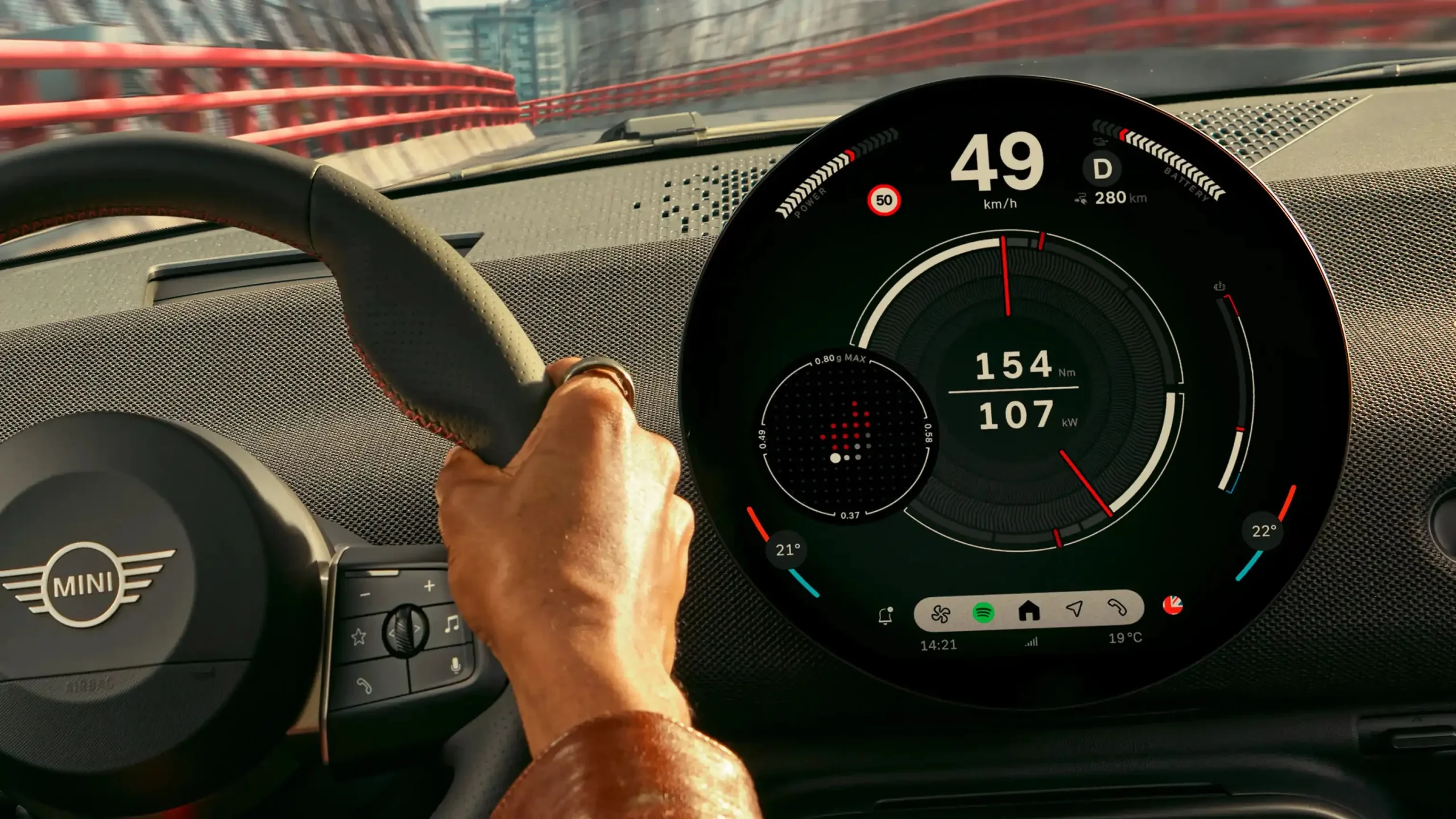Open navigation with the arrow icon

pyautogui.click(x=1074, y=609)
